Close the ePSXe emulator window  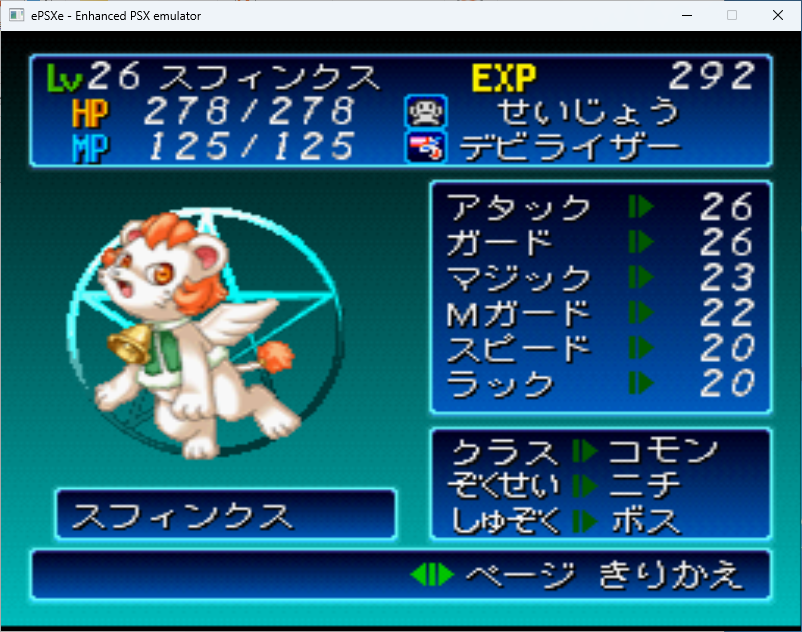777,15
